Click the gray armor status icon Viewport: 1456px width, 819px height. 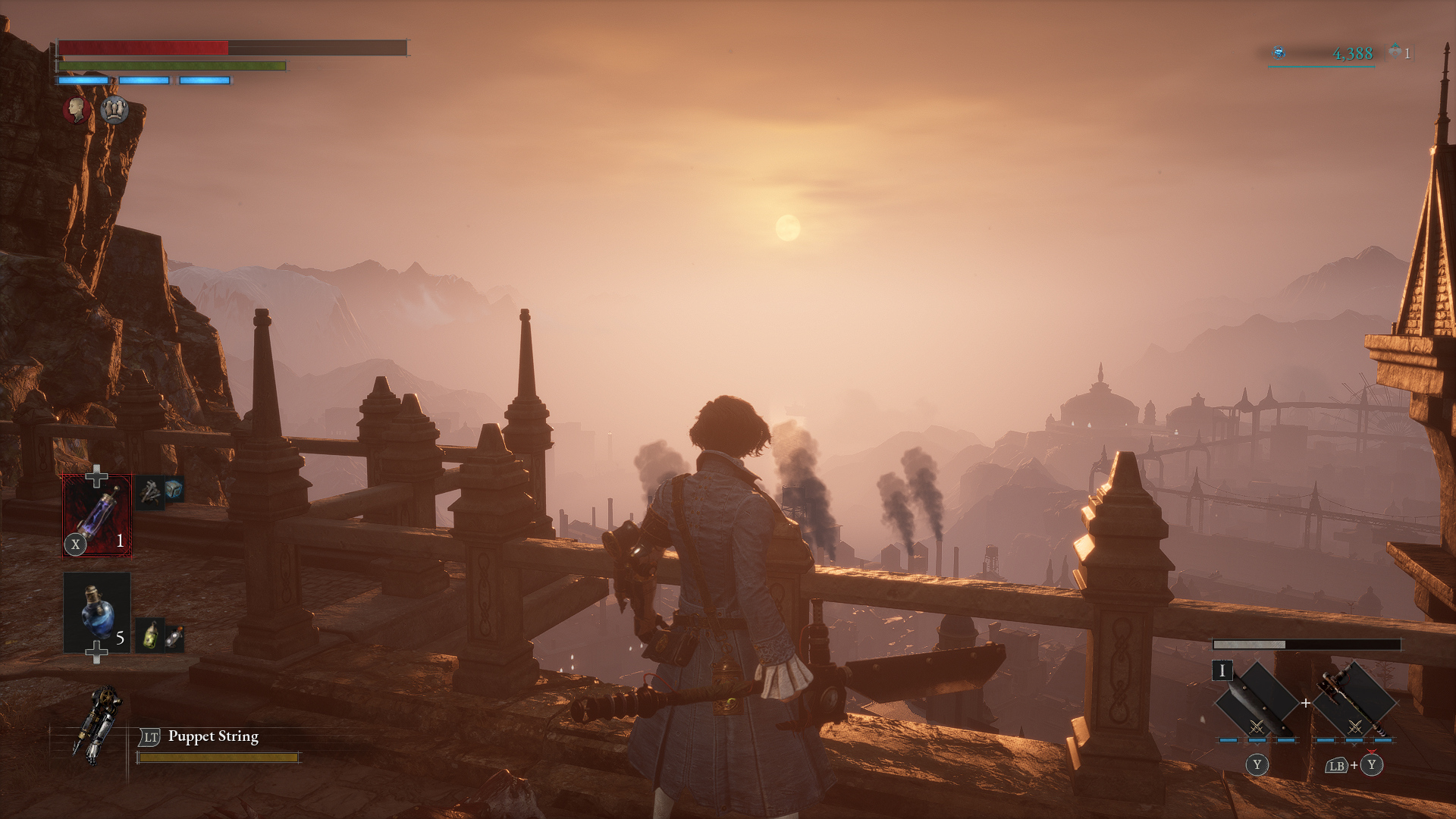coord(115,110)
